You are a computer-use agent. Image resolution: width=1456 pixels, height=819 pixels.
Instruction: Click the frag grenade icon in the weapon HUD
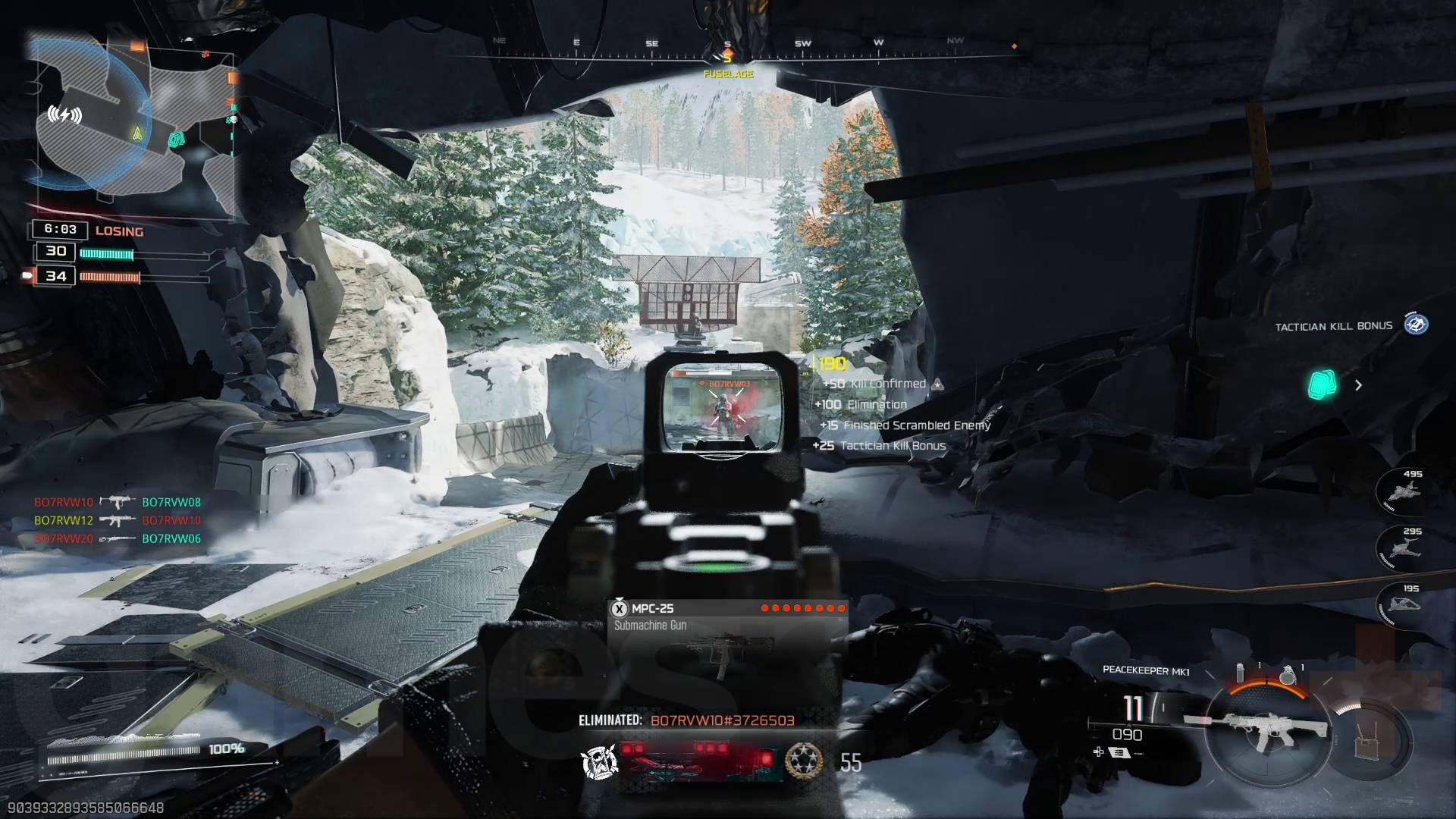point(1289,673)
